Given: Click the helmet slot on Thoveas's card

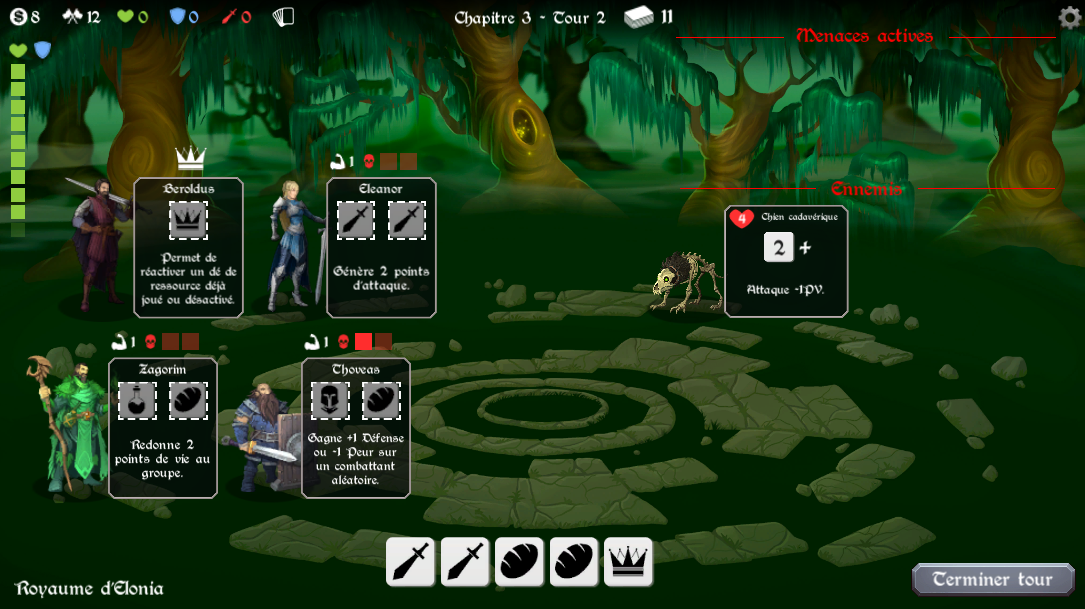Looking at the screenshot, I should click(330, 400).
